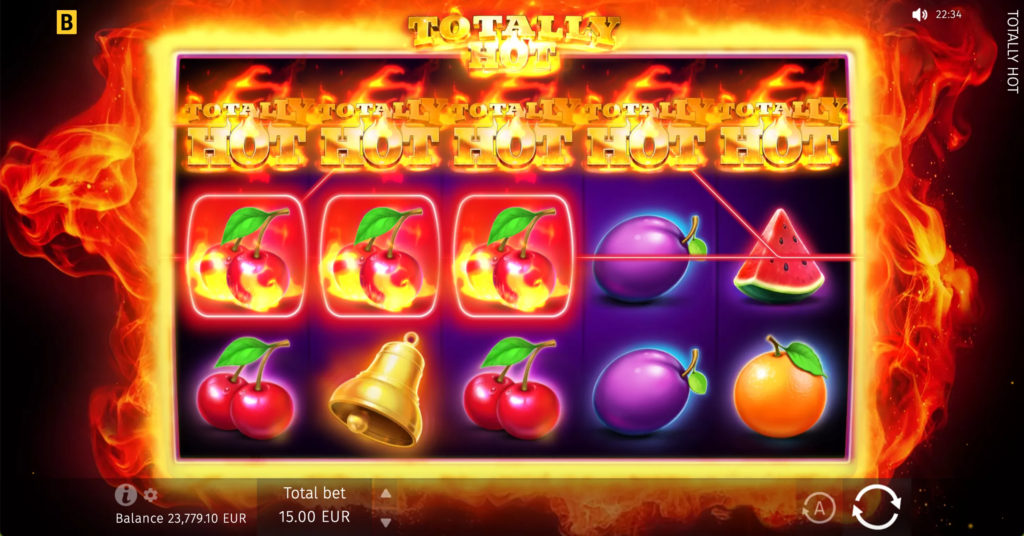The height and width of the screenshot is (536, 1024).
Task: Enable autoplay with the A arrow icon
Action: (x=819, y=509)
